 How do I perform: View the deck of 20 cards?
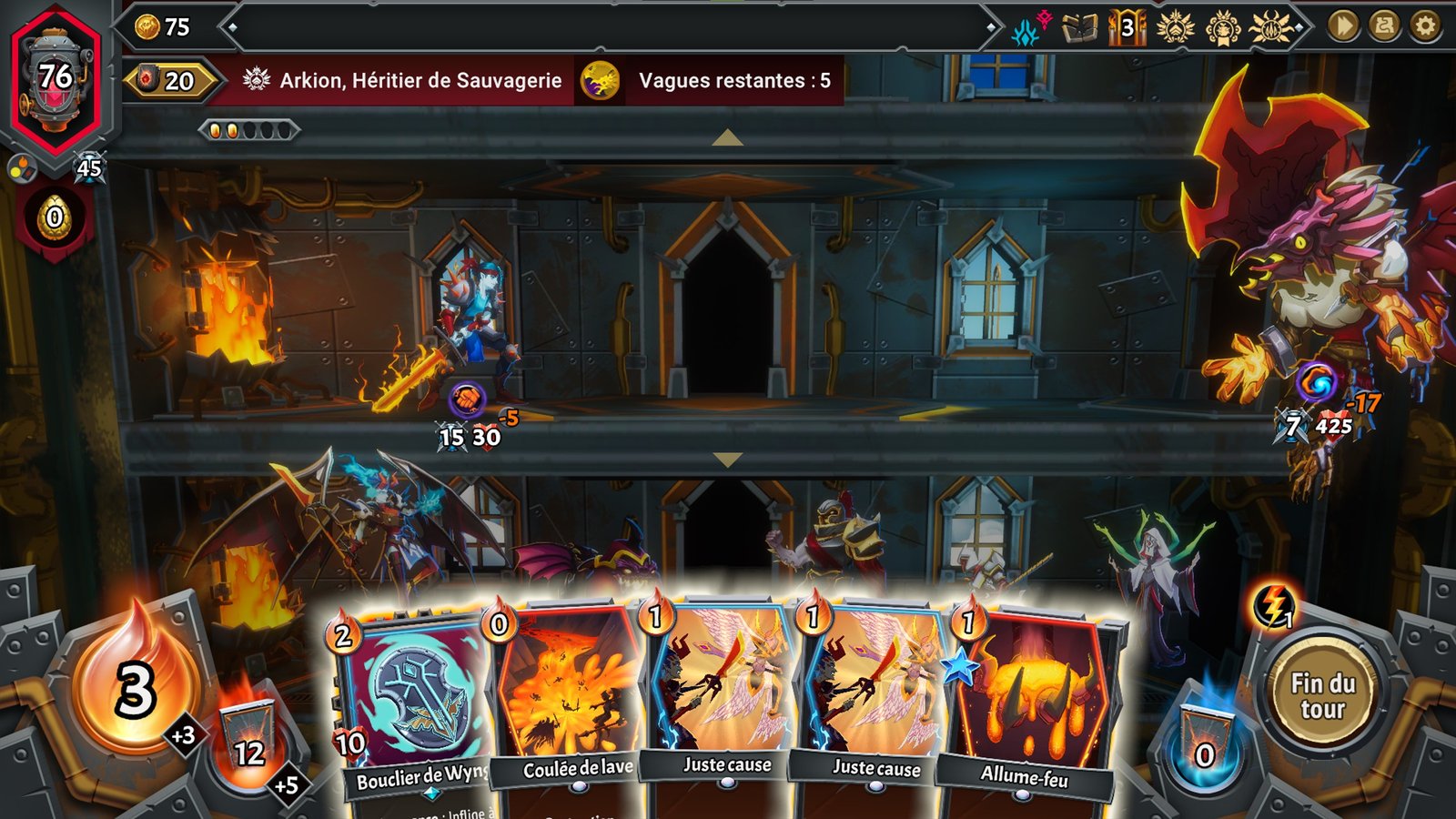[x=169, y=81]
